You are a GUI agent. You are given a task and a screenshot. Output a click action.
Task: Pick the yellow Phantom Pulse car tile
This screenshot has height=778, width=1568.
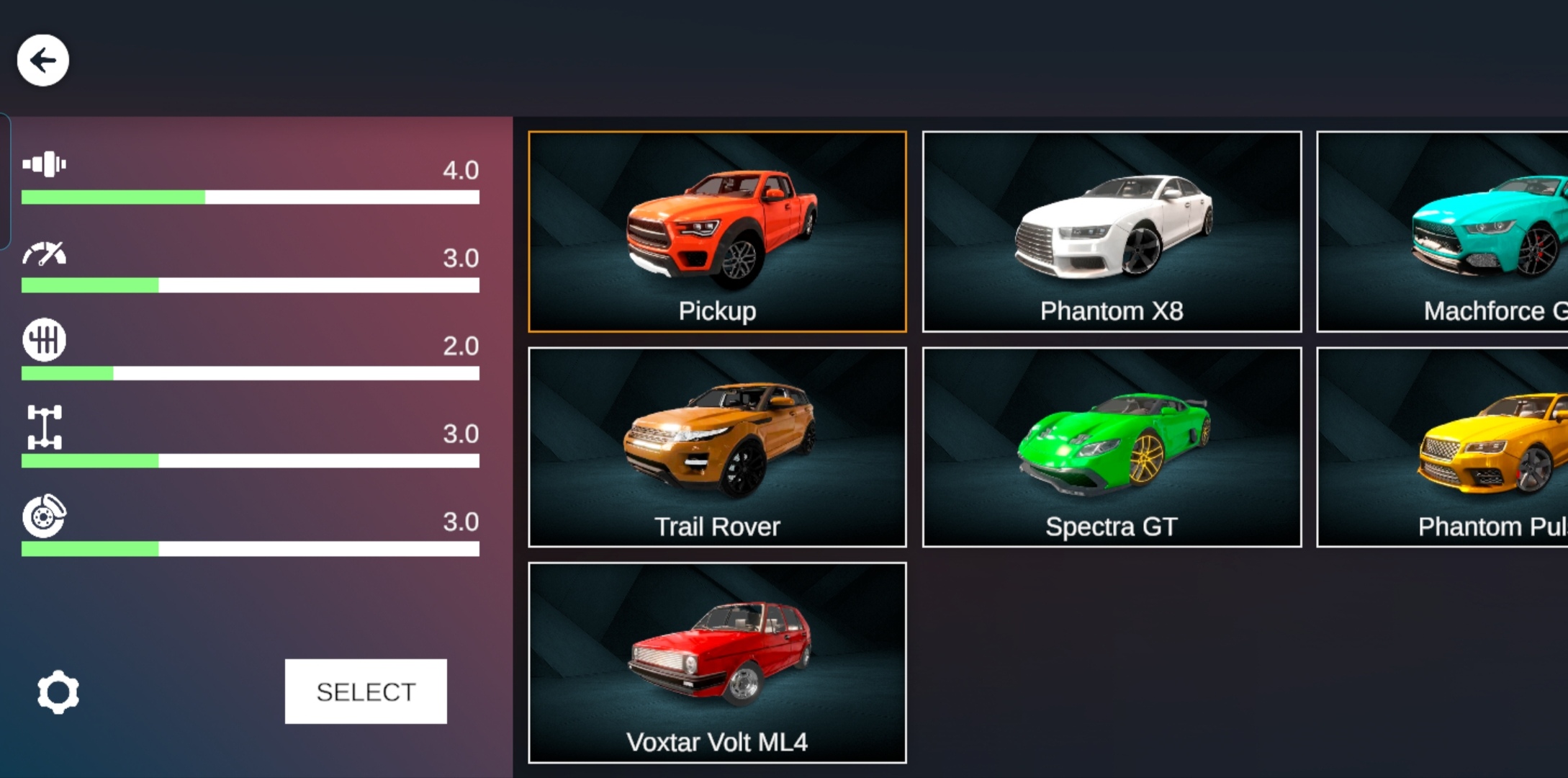(x=1443, y=447)
